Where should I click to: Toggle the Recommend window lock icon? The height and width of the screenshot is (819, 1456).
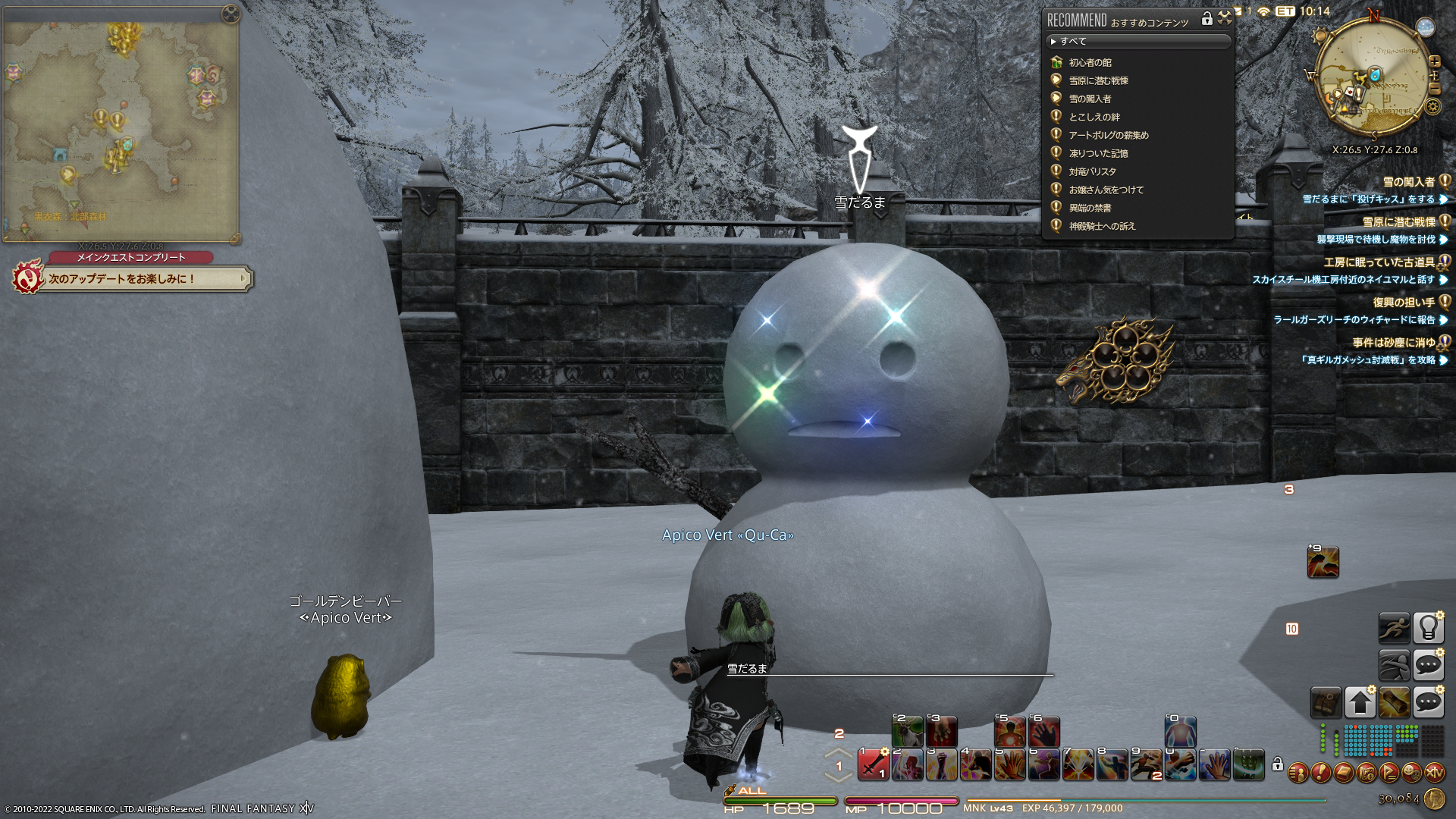(x=1207, y=20)
